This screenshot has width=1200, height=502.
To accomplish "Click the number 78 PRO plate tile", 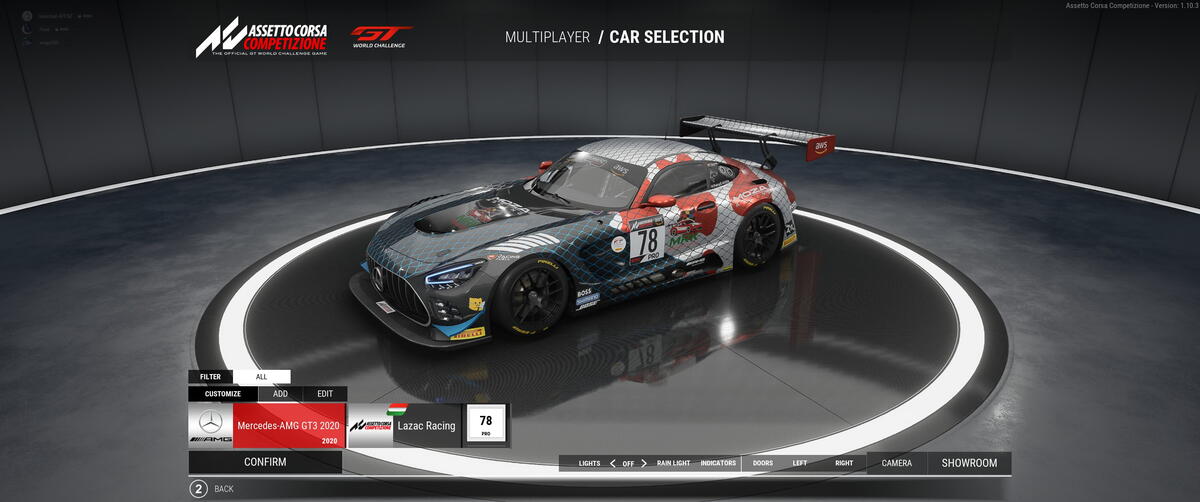I will point(486,425).
